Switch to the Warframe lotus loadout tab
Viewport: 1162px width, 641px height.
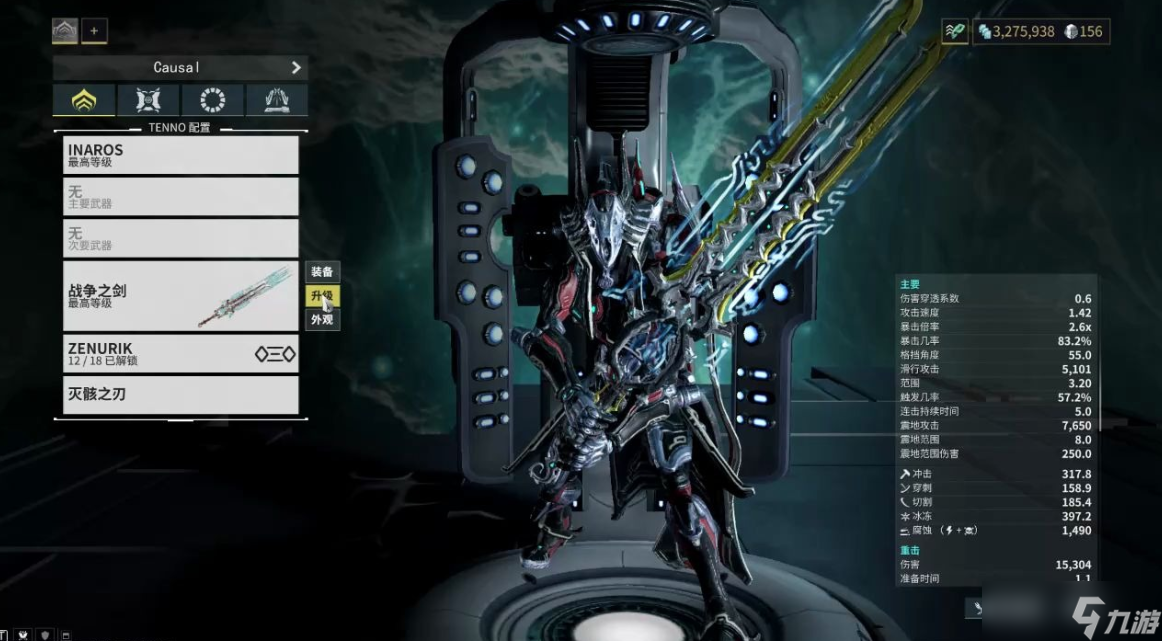coord(84,100)
